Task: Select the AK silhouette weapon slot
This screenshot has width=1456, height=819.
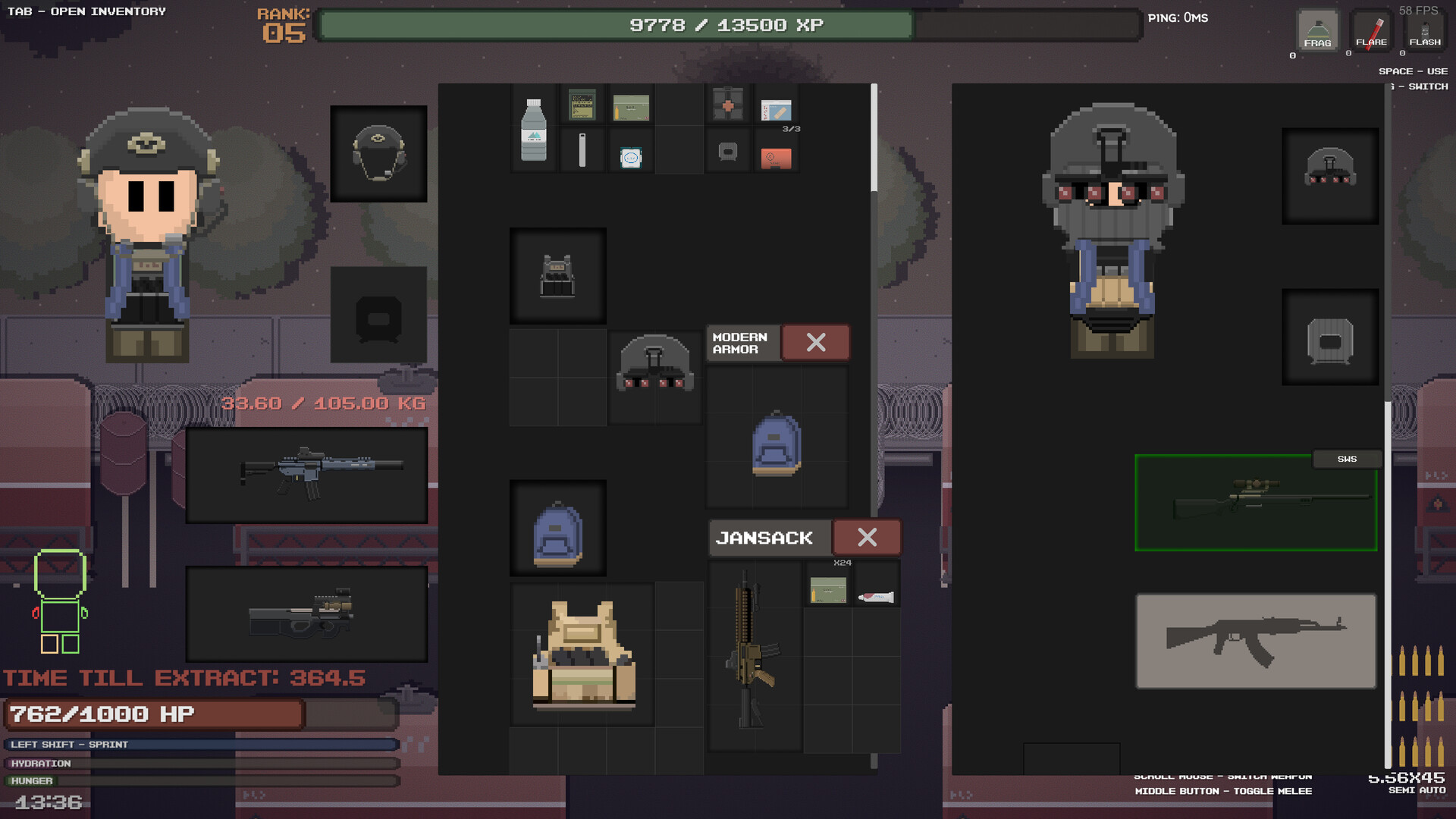Action: [x=1255, y=641]
